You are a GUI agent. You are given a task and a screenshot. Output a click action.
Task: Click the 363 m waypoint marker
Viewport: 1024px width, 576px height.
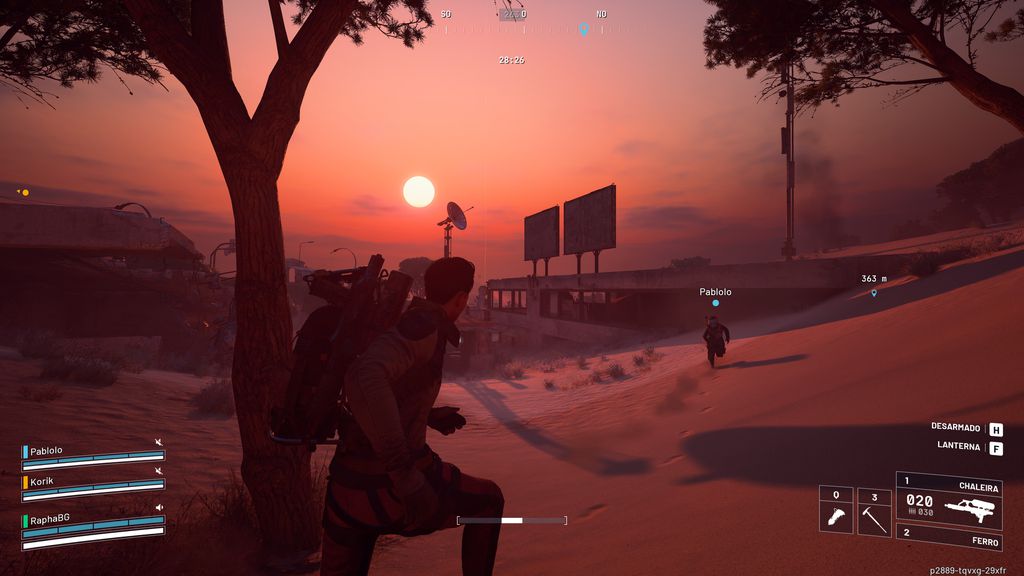pos(874,293)
